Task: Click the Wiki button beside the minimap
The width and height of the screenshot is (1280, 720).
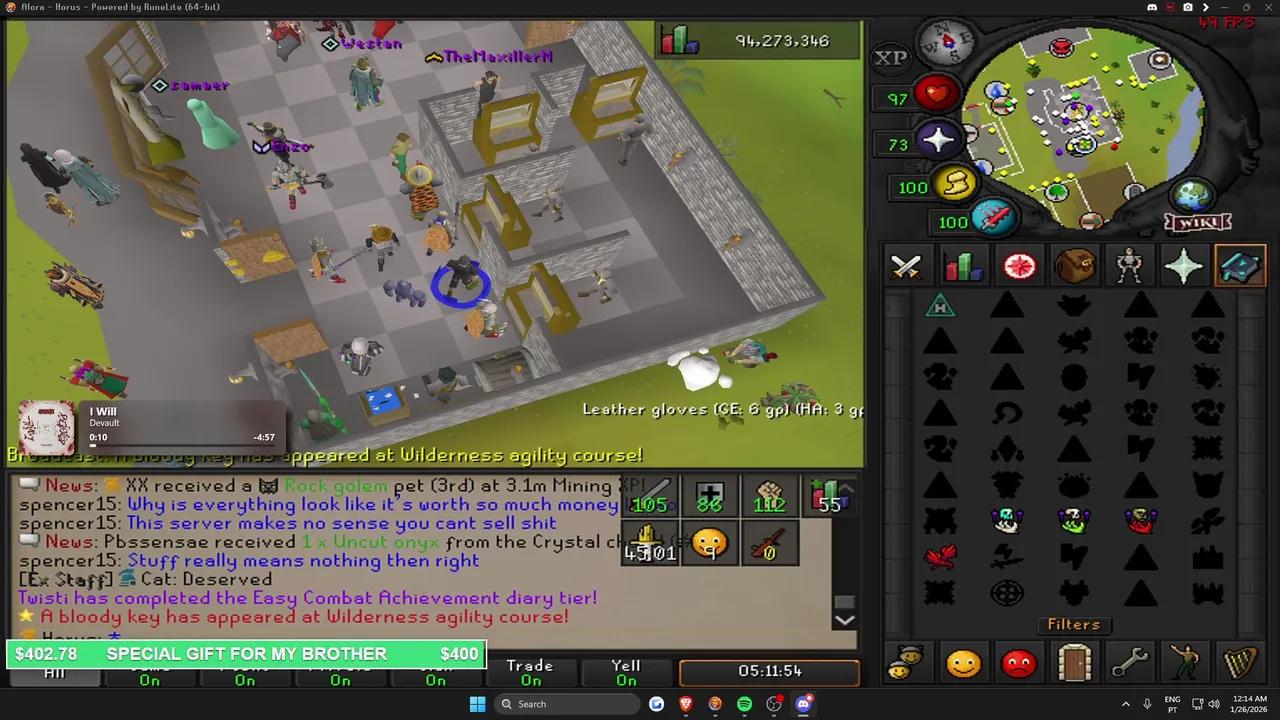Action: click(x=1197, y=222)
